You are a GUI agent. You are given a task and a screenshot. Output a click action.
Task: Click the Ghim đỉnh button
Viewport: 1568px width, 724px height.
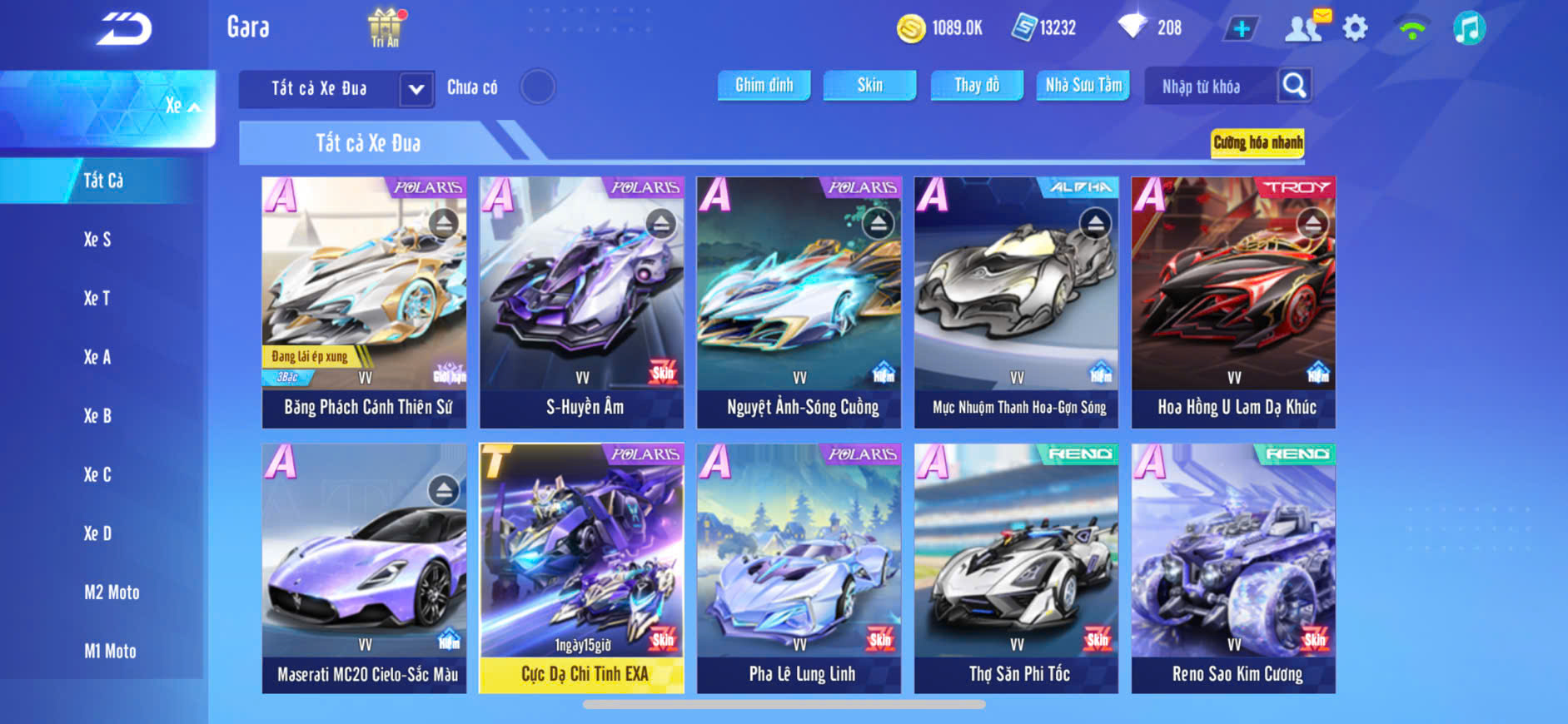click(x=764, y=85)
